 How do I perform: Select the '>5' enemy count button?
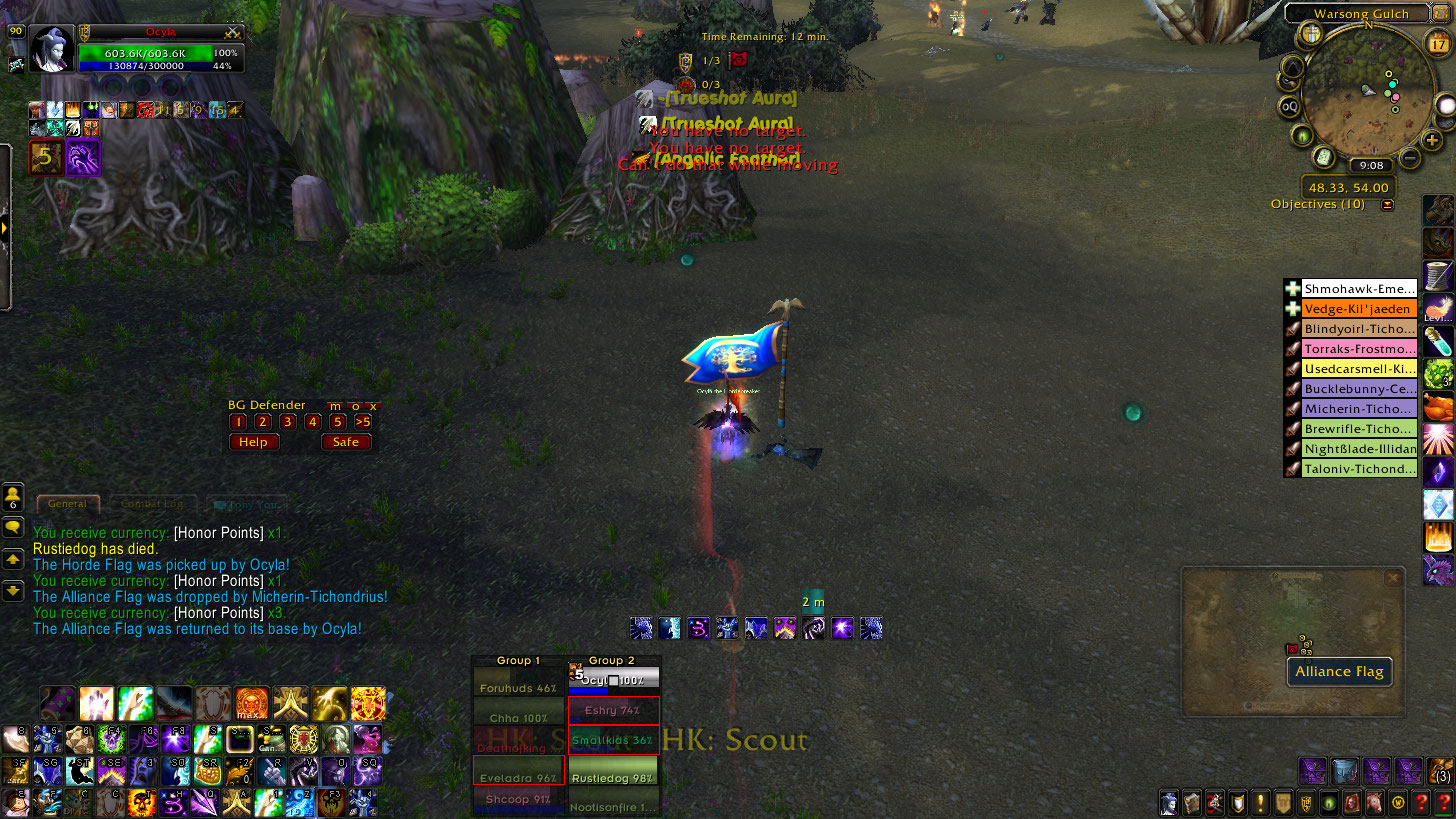click(x=363, y=422)
